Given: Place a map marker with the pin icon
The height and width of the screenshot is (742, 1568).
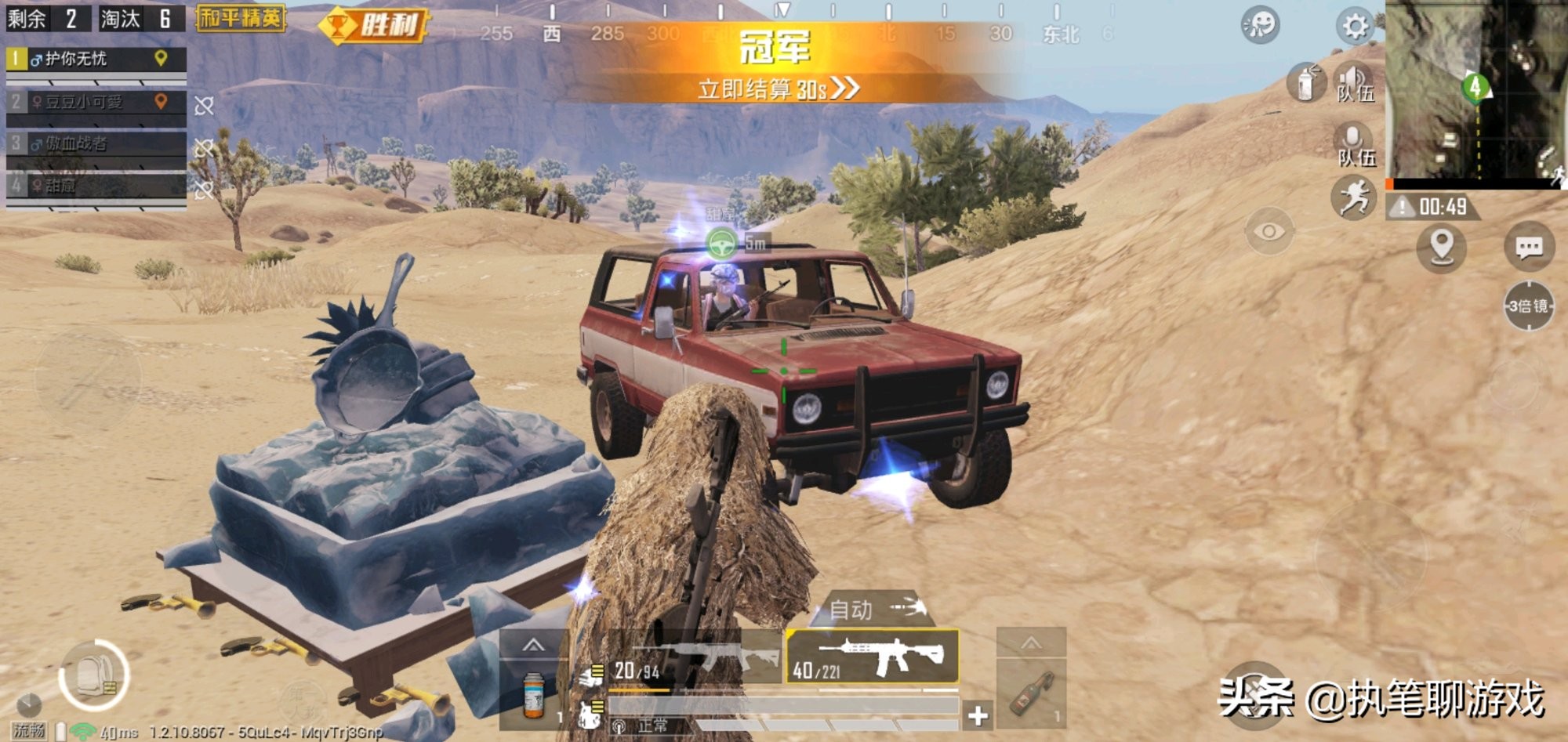Looking at the screenshot, I should [x=1441, y=247].
